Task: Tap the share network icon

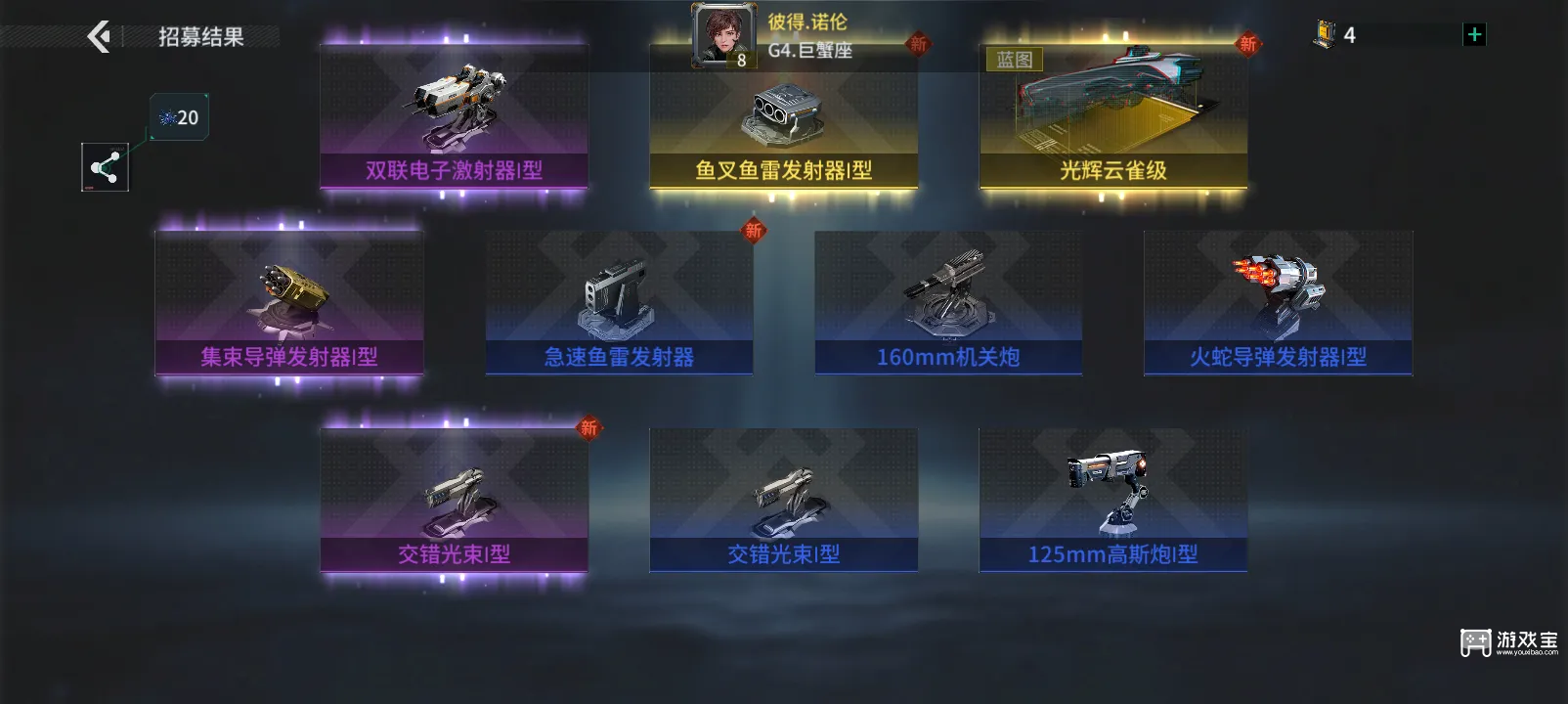Action: click(105, 166)
